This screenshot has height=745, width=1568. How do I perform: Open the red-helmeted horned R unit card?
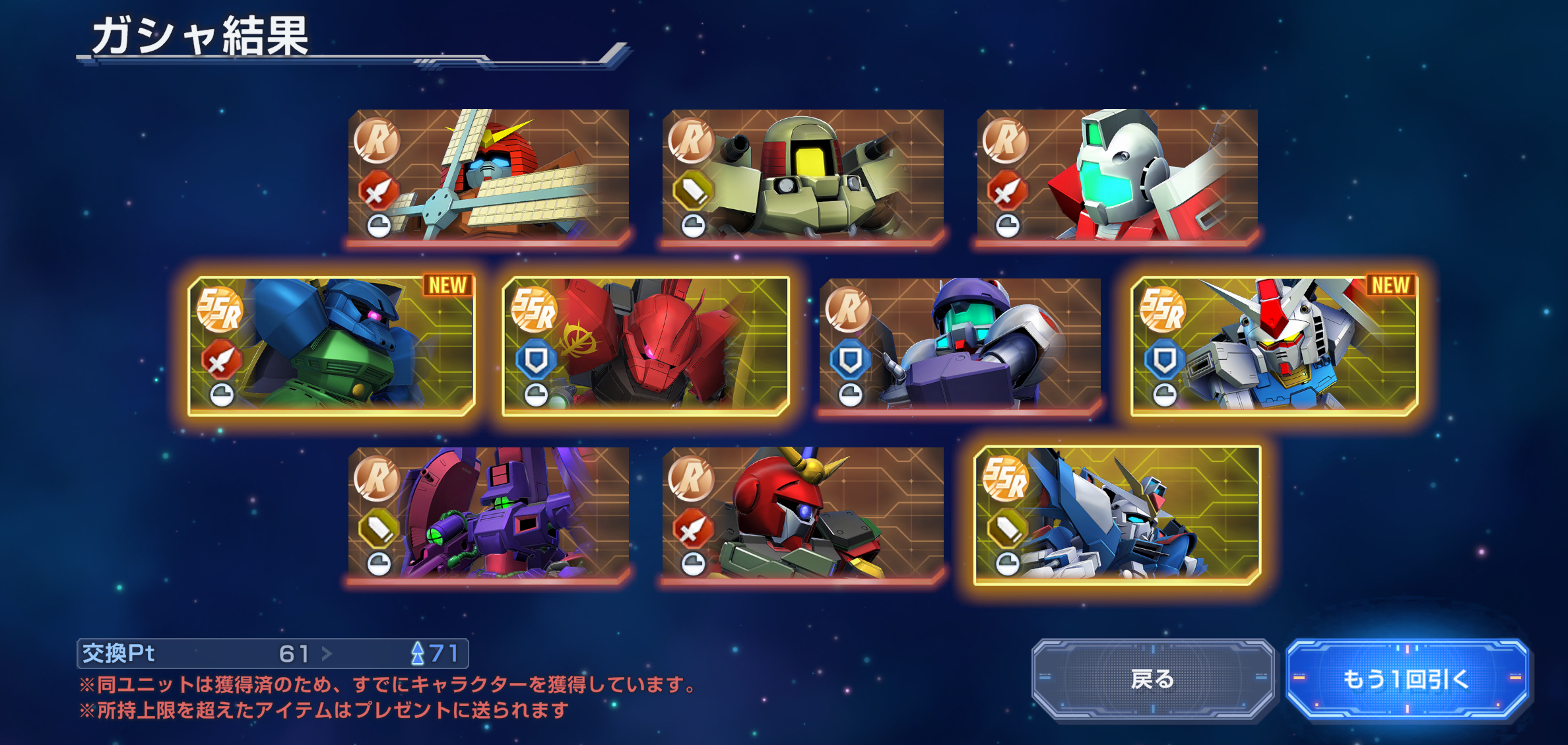click(x=802, y=513)
